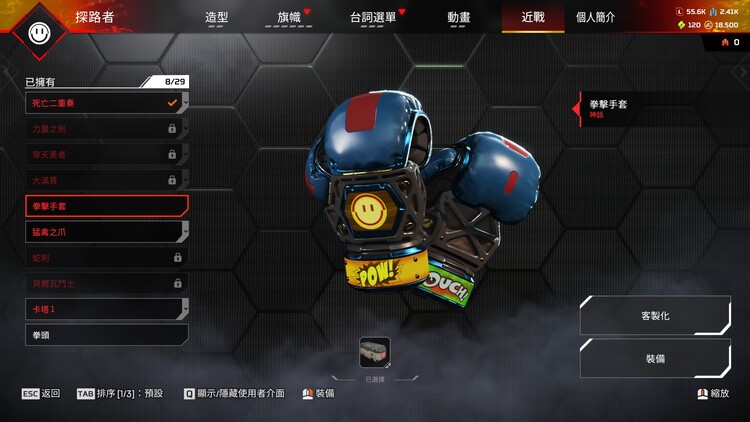Pick the locked 大滿貫 entry
The height and width of the screenshot is (422, 750).
point(106,180)
